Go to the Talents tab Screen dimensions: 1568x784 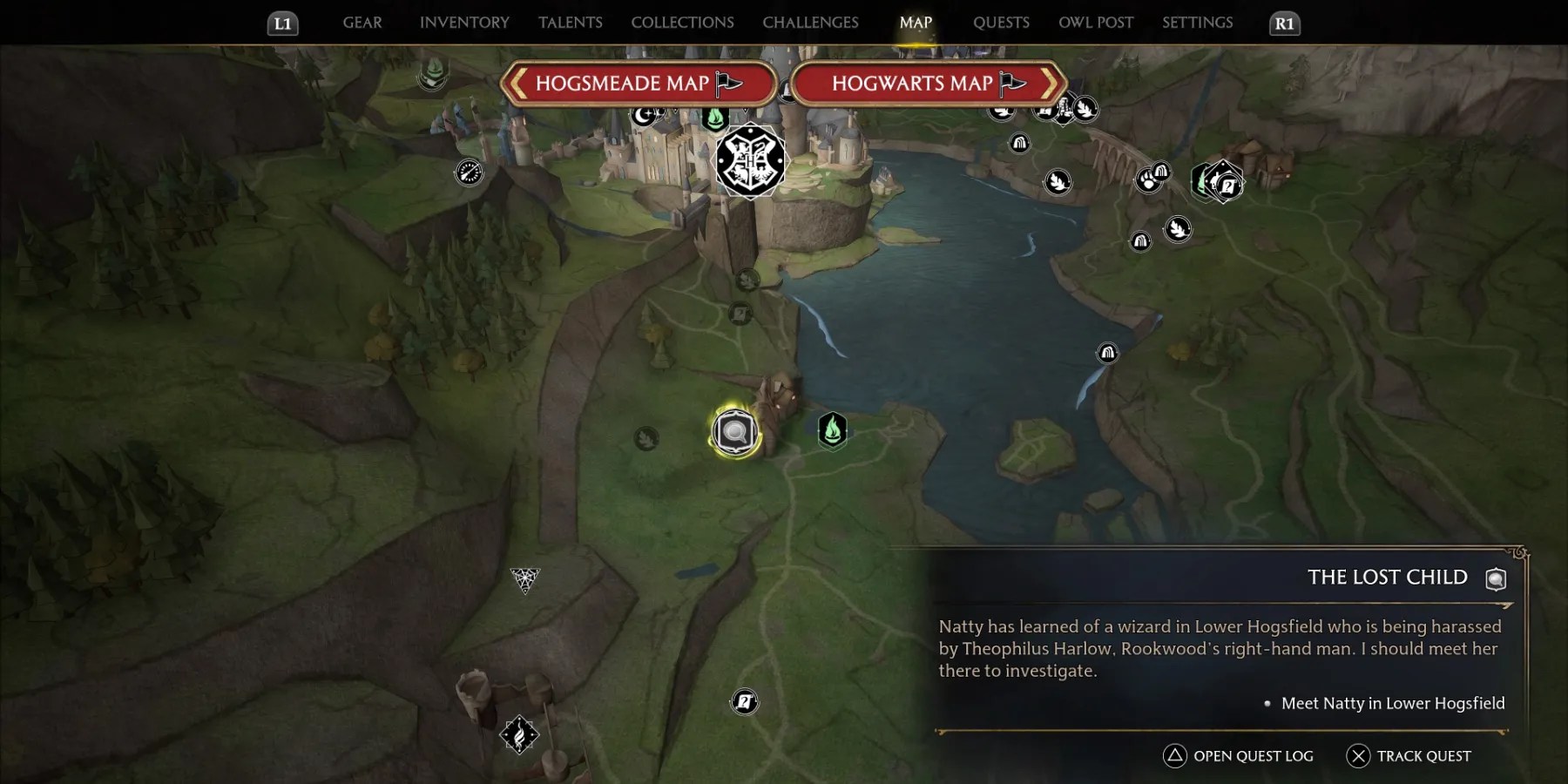pyautogui.click(x=570, y=23)
